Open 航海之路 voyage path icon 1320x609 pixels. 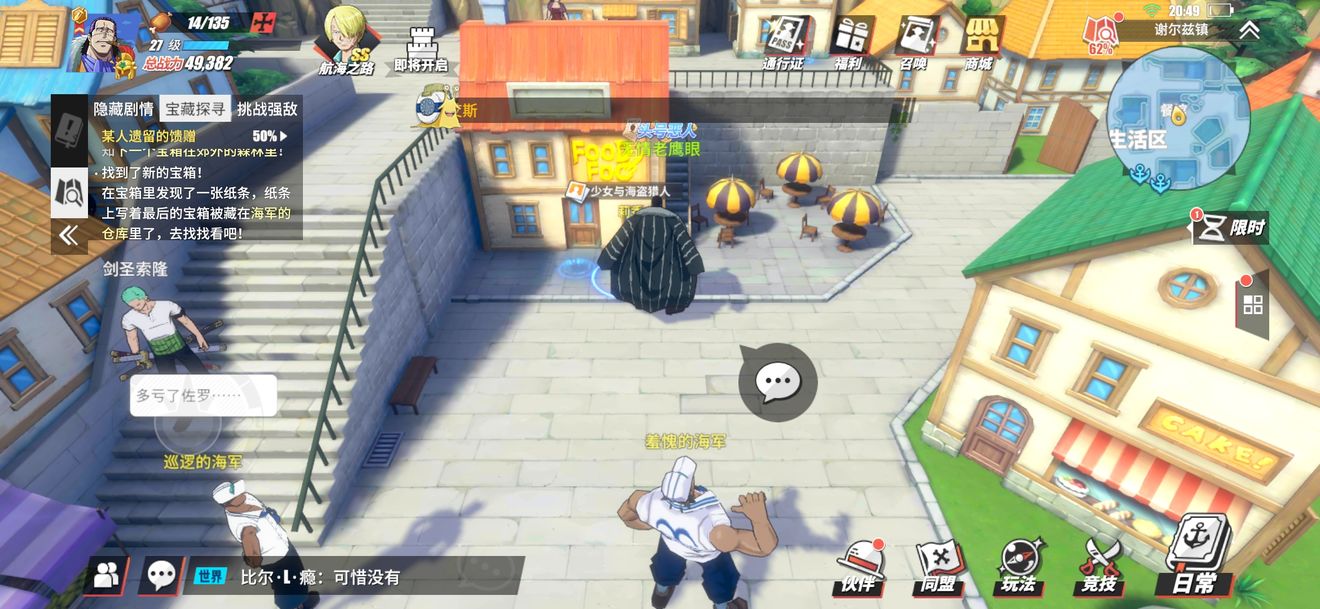point(346,40)
